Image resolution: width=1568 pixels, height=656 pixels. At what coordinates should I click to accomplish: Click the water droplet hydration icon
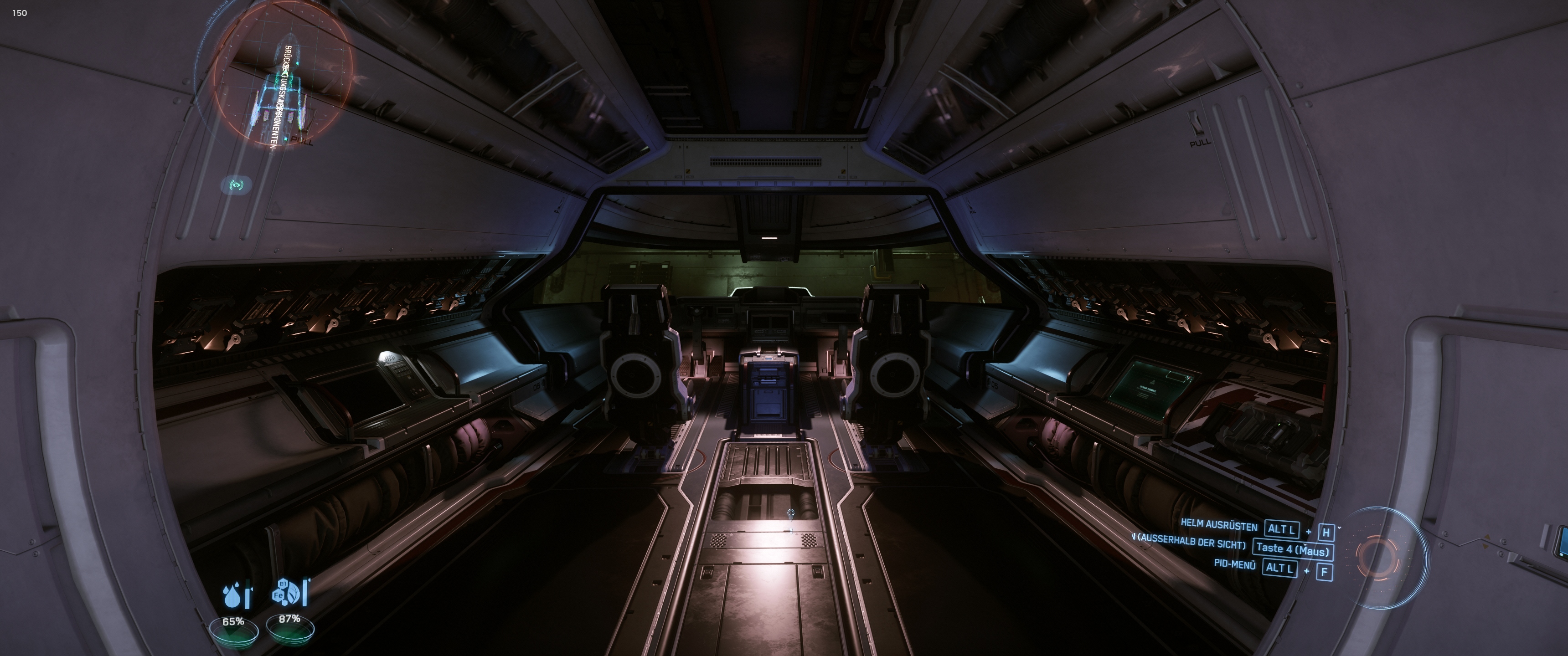click(232, 595)
